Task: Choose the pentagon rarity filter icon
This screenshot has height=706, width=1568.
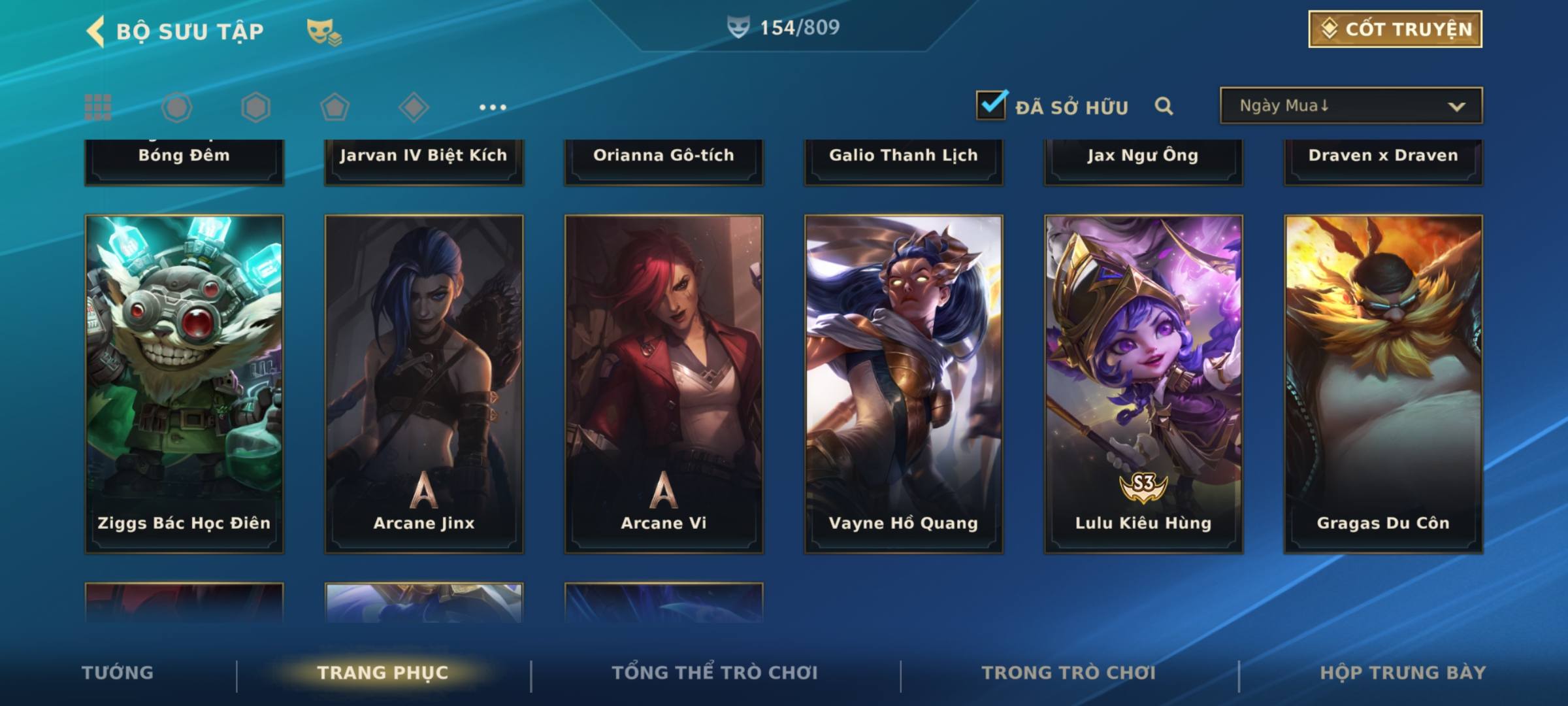Action: coord(335,107)
